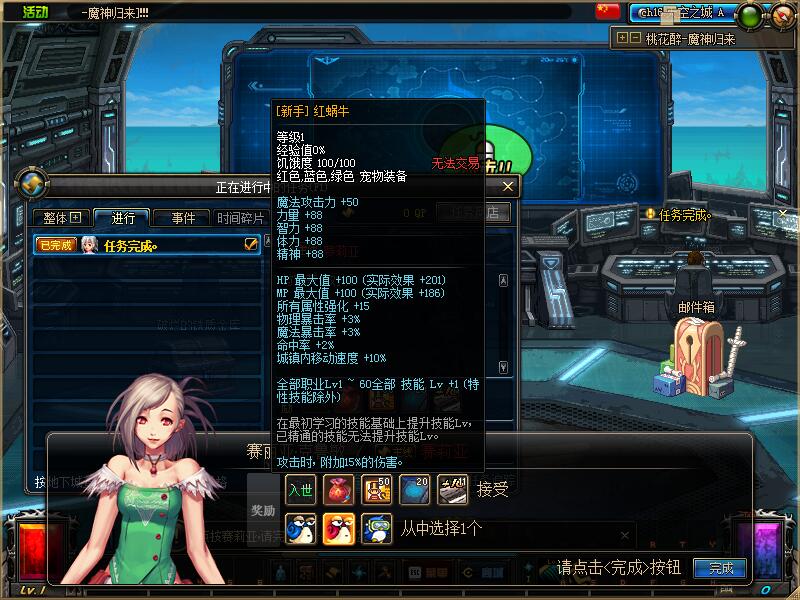Toggle the quest tracking checkbox
Screen dimensions: 800x600
coord(251,244)
